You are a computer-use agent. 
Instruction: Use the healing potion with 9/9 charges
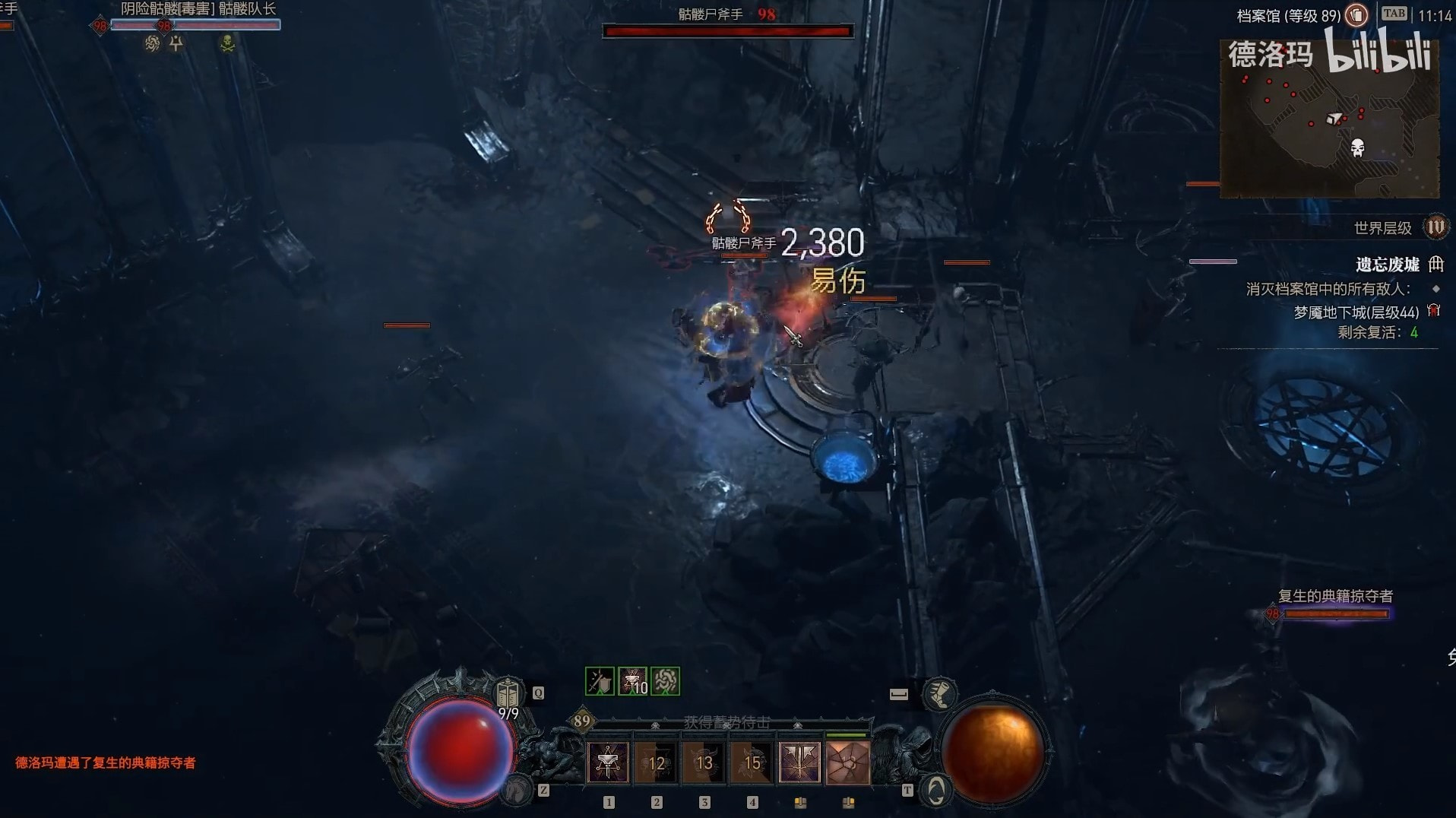508,695
